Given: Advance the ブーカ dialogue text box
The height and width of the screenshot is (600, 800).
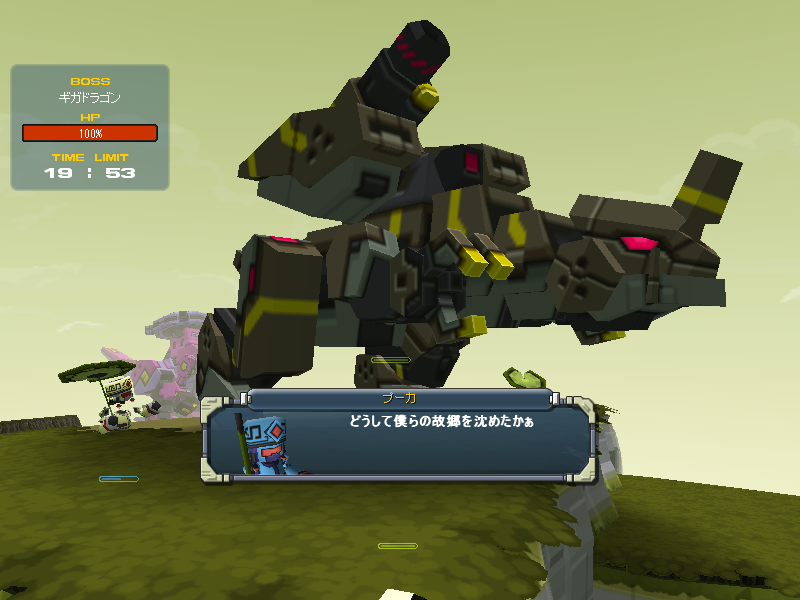Looking at the screenshot, I should coord(400,440).
